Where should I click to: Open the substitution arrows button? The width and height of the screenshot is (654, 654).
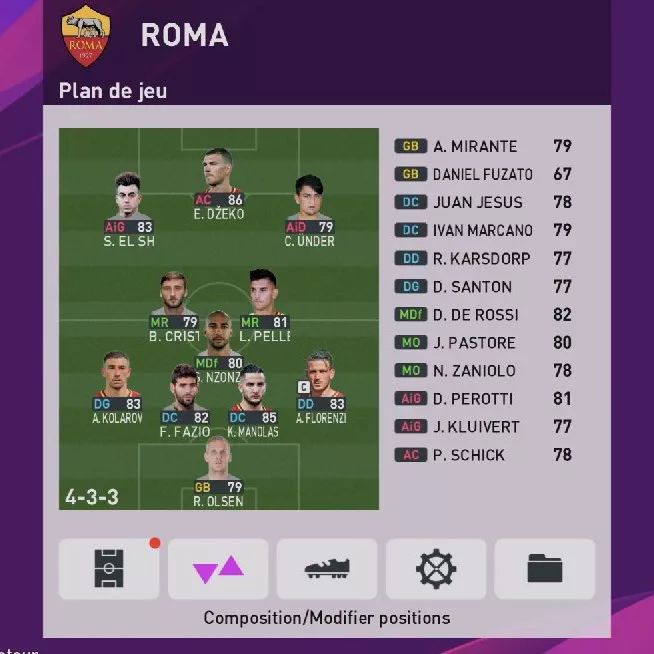point(218,568)
